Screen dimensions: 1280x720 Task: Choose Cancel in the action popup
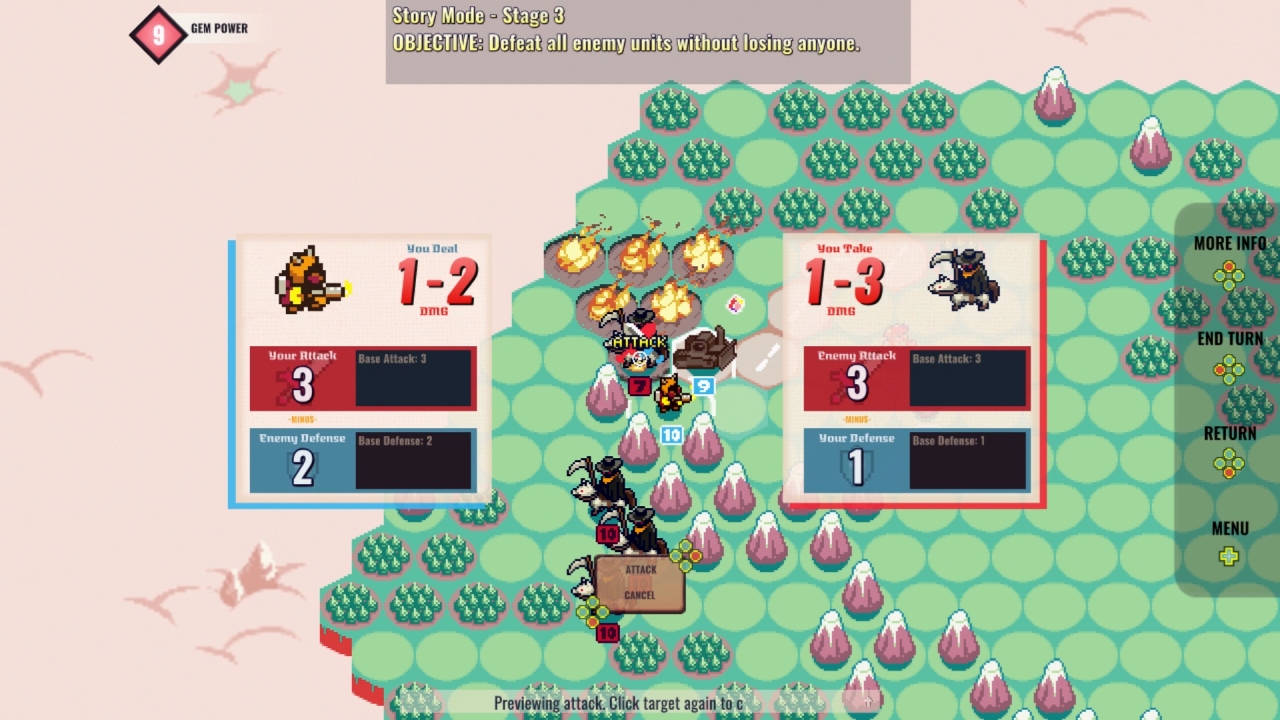coord(641,594)
